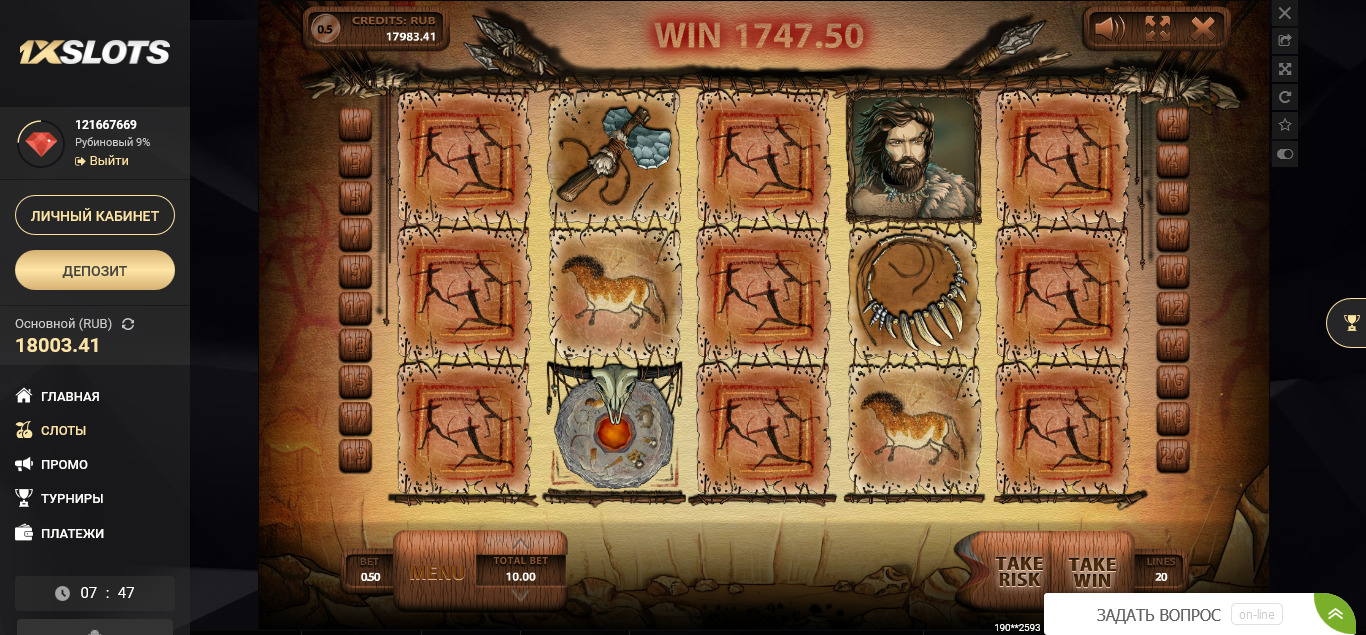Toggle fullscreen in the game frame
The height and width of the screenshot is (635, 1366).
[x=1157, y=28]
